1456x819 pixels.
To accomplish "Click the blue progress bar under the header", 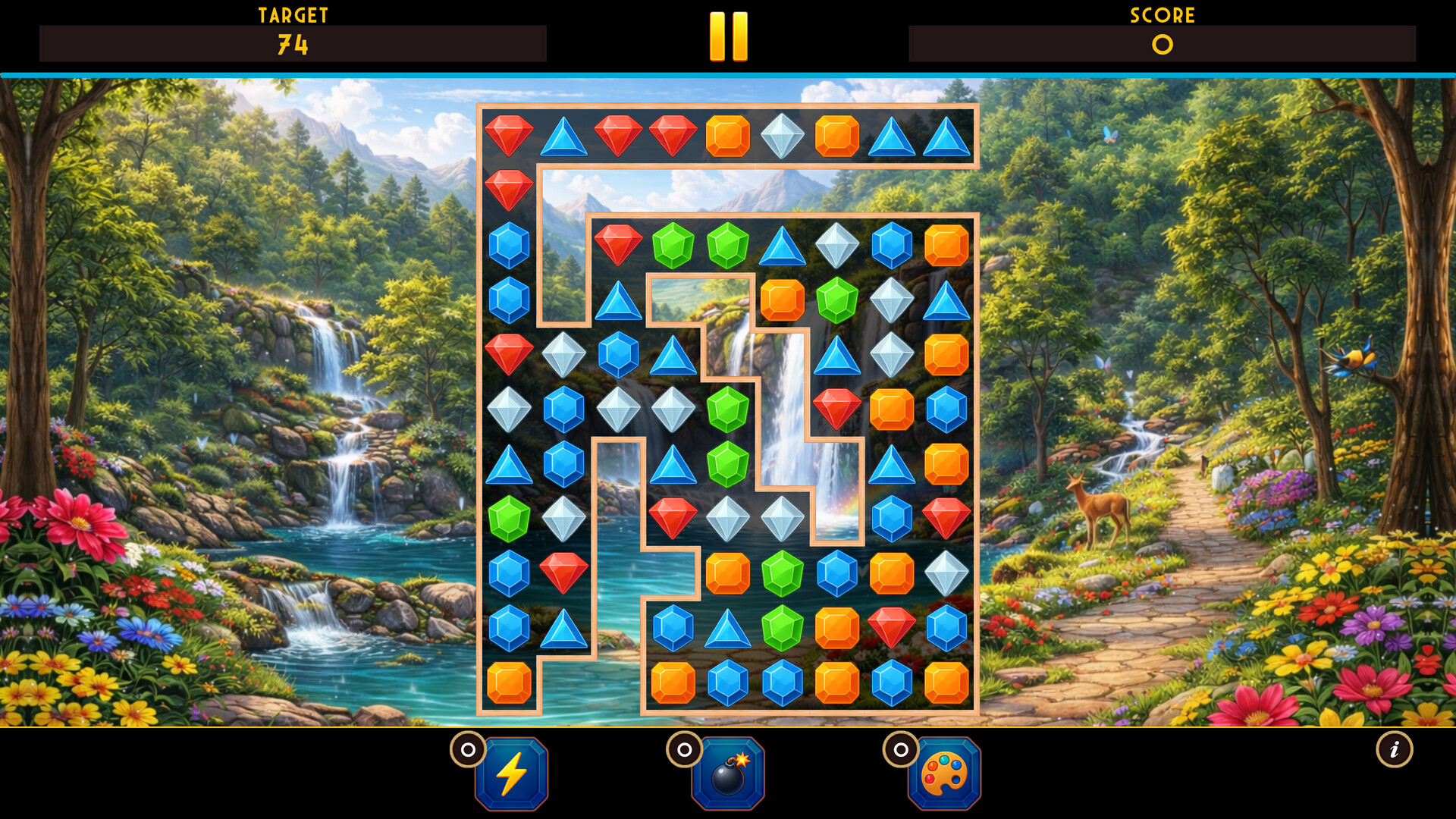I will pyautogui.click(x=728, y=74).
